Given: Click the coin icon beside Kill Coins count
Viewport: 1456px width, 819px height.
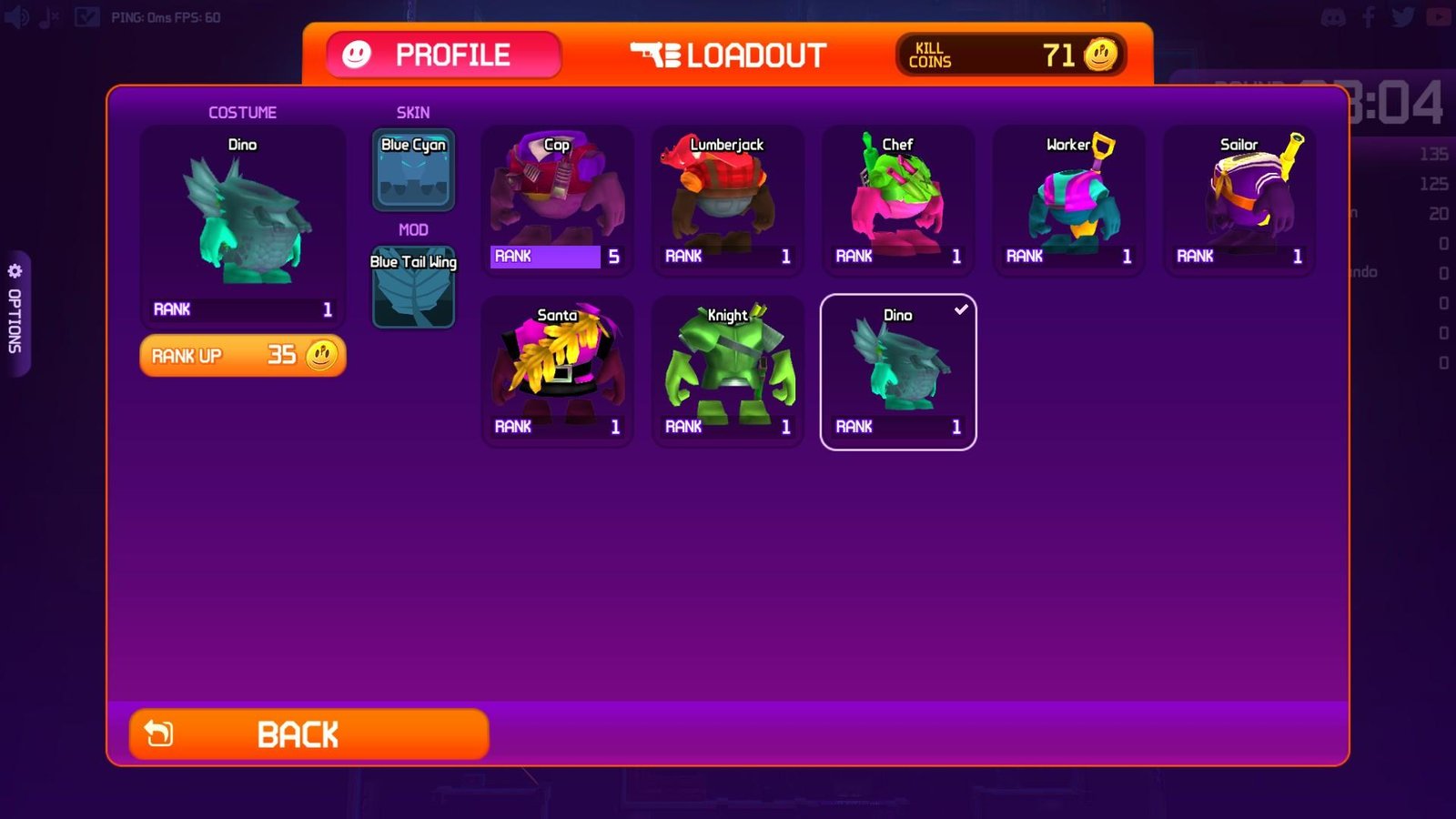Looking at the screenshot, I should [x=1099, y=55].
